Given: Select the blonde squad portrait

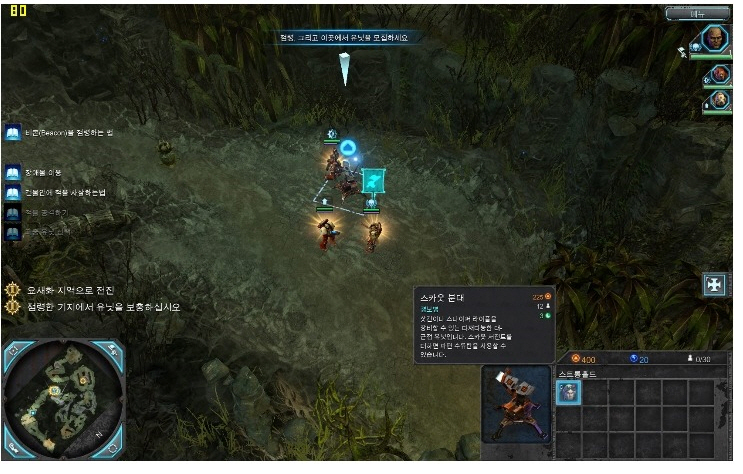Looking at the screenshot, I should [719, 100].
